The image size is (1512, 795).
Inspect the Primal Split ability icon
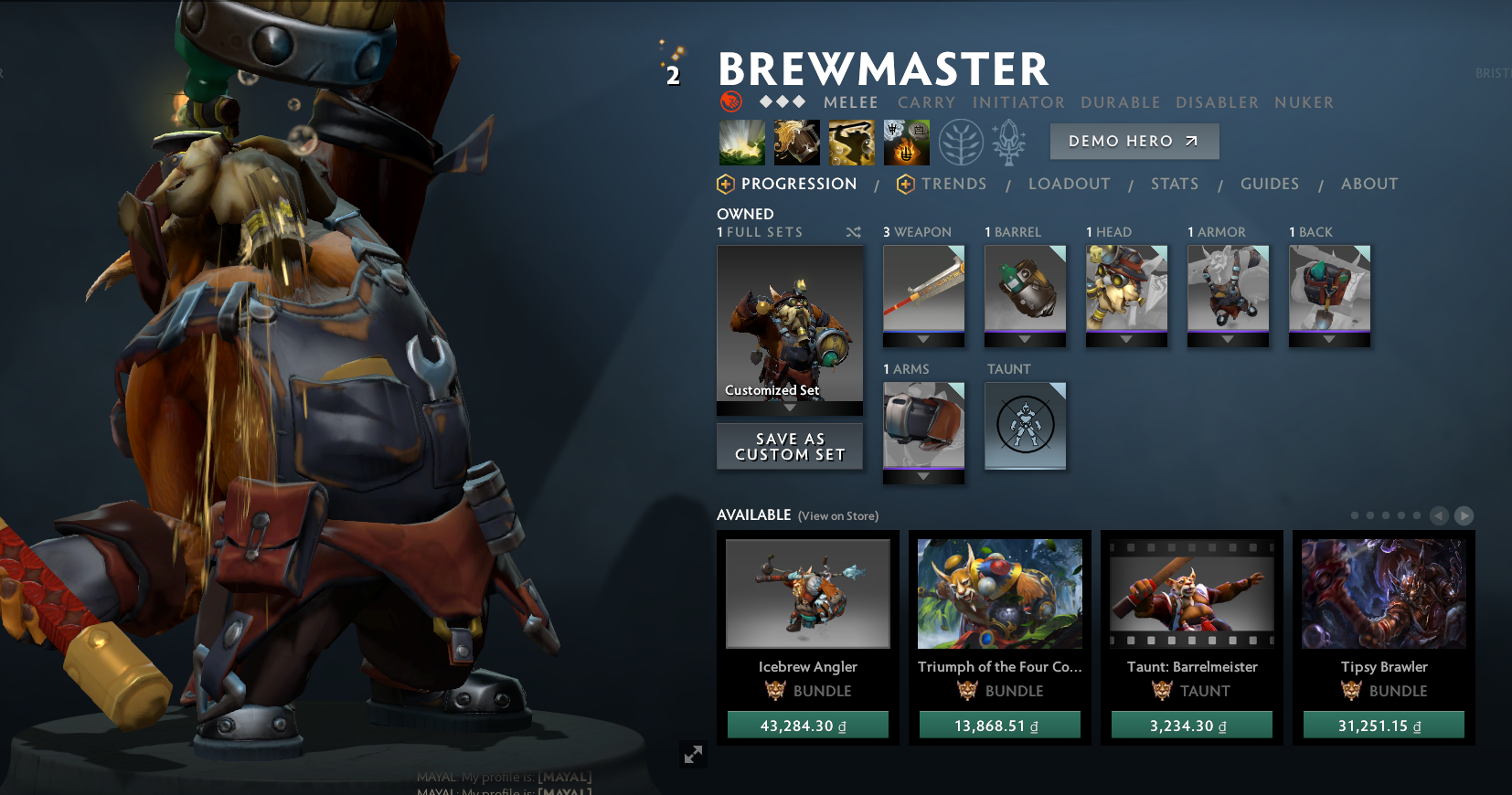click(x=906, y=142)
